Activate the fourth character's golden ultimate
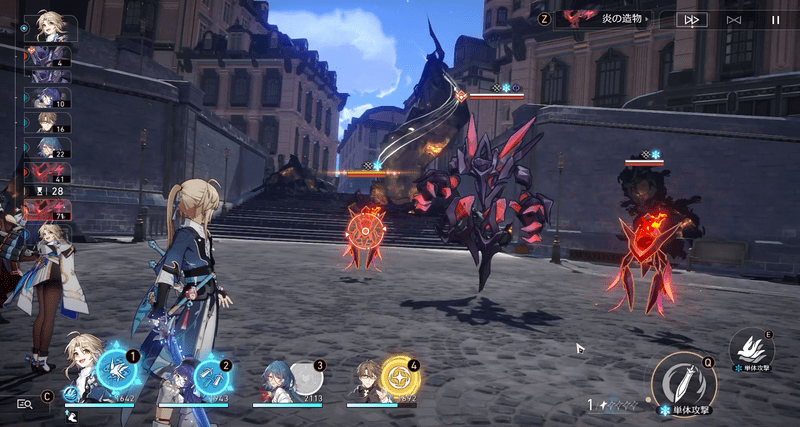Screen dimensions: 800x427 [400, 377]
